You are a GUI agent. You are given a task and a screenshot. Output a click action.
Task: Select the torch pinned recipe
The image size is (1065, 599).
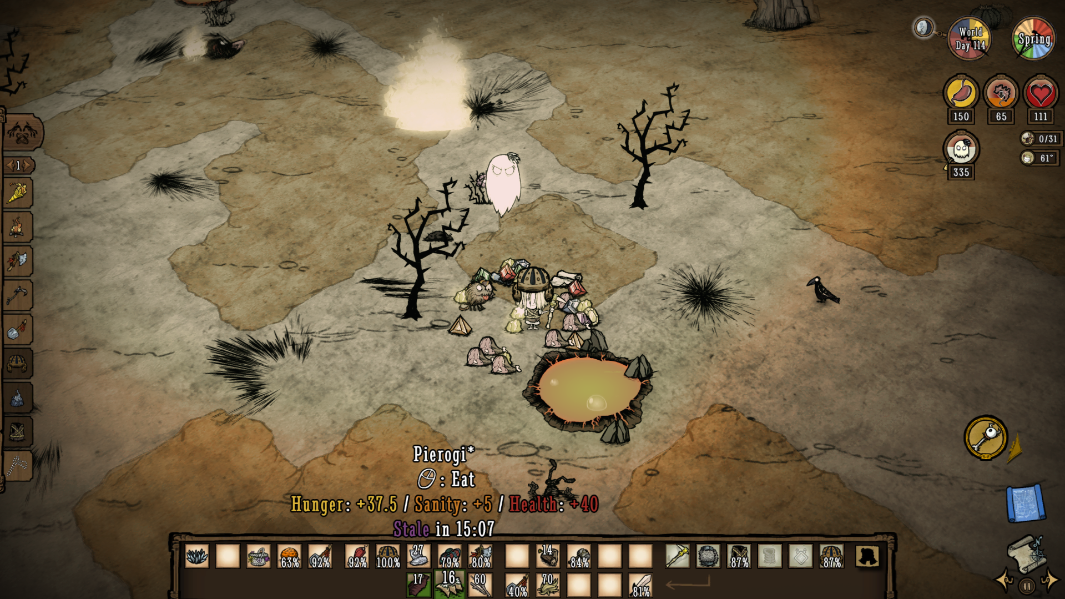[x=18, y=193]
